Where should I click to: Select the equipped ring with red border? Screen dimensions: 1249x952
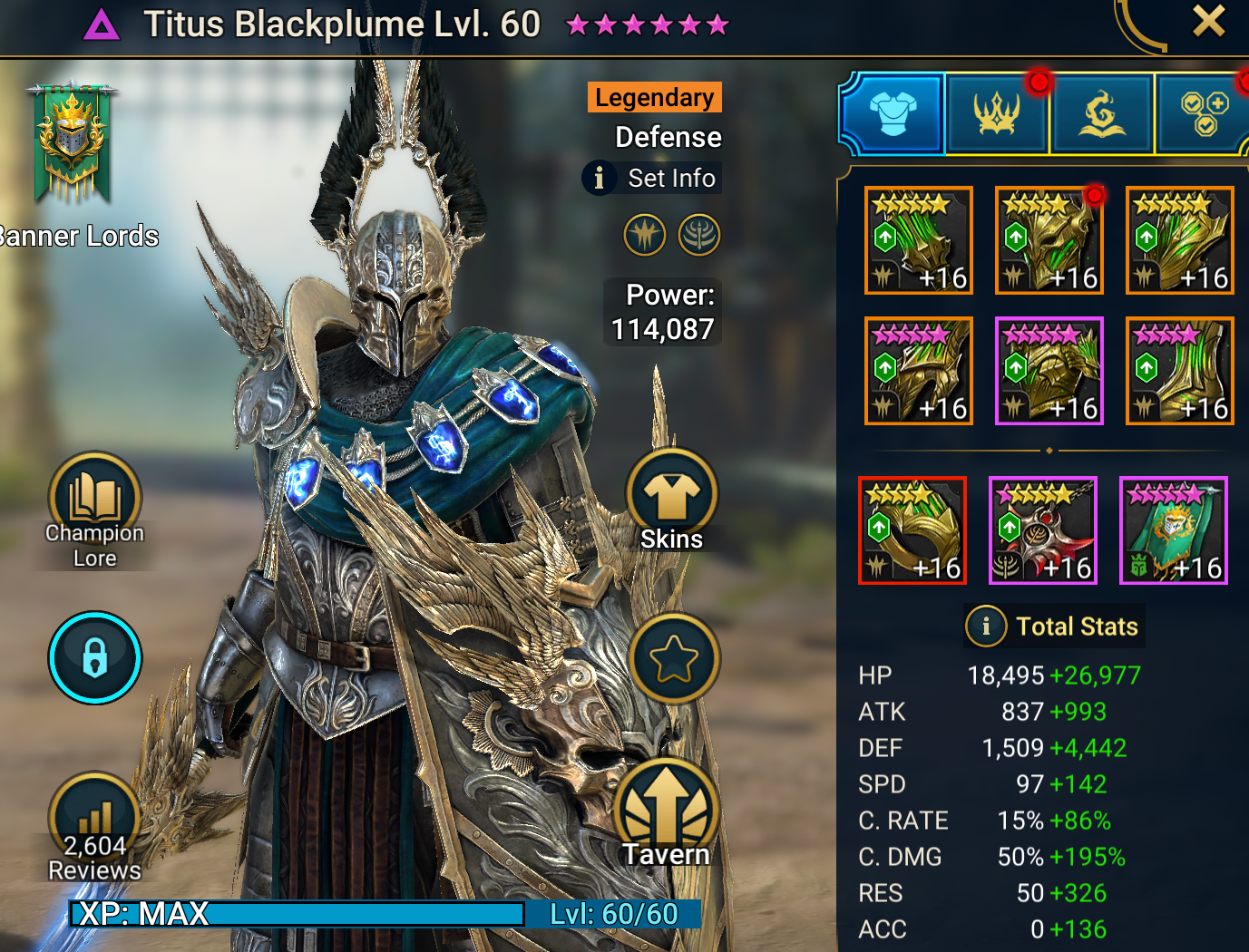[912, 530]
